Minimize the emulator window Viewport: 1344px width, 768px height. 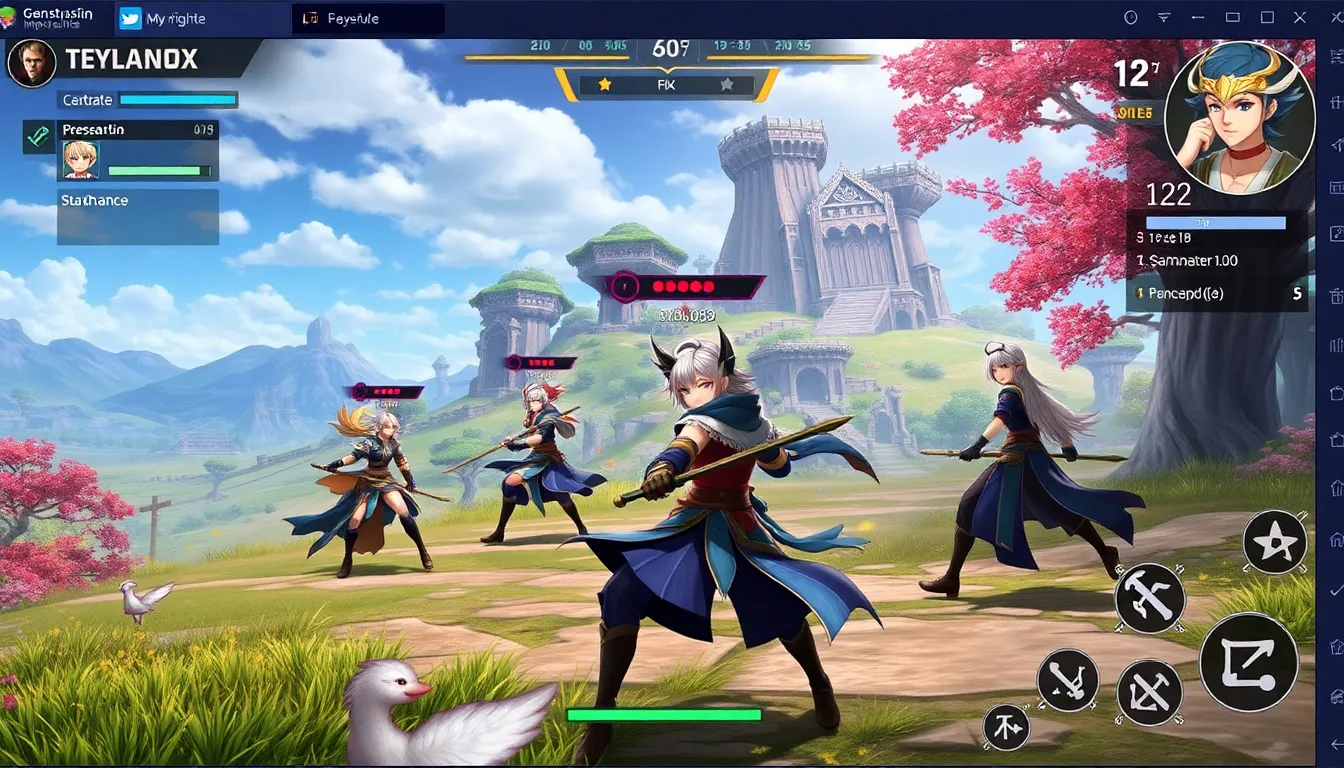(1233, 17)
